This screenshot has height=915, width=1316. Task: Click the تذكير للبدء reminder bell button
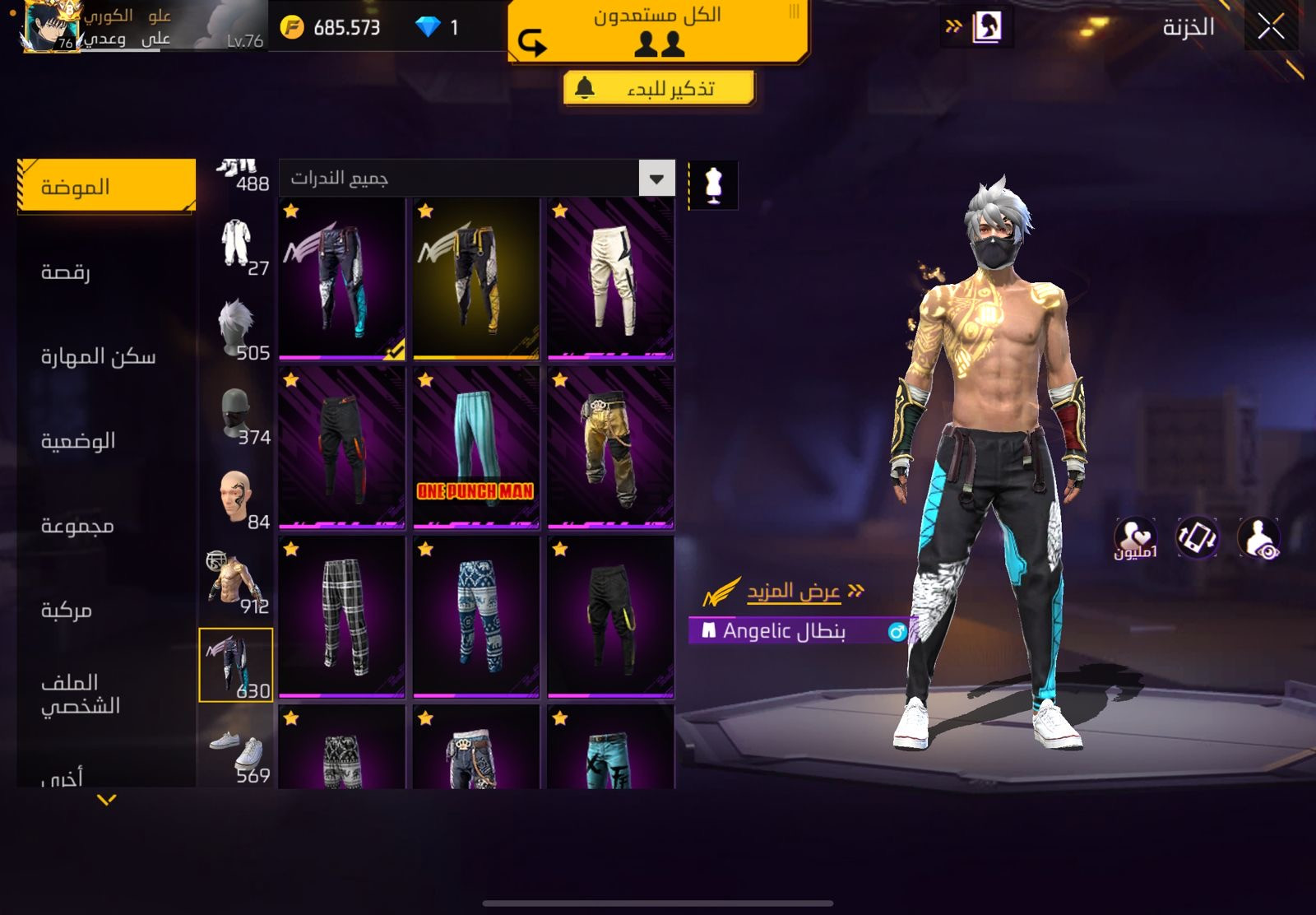[x=659, y=88]
